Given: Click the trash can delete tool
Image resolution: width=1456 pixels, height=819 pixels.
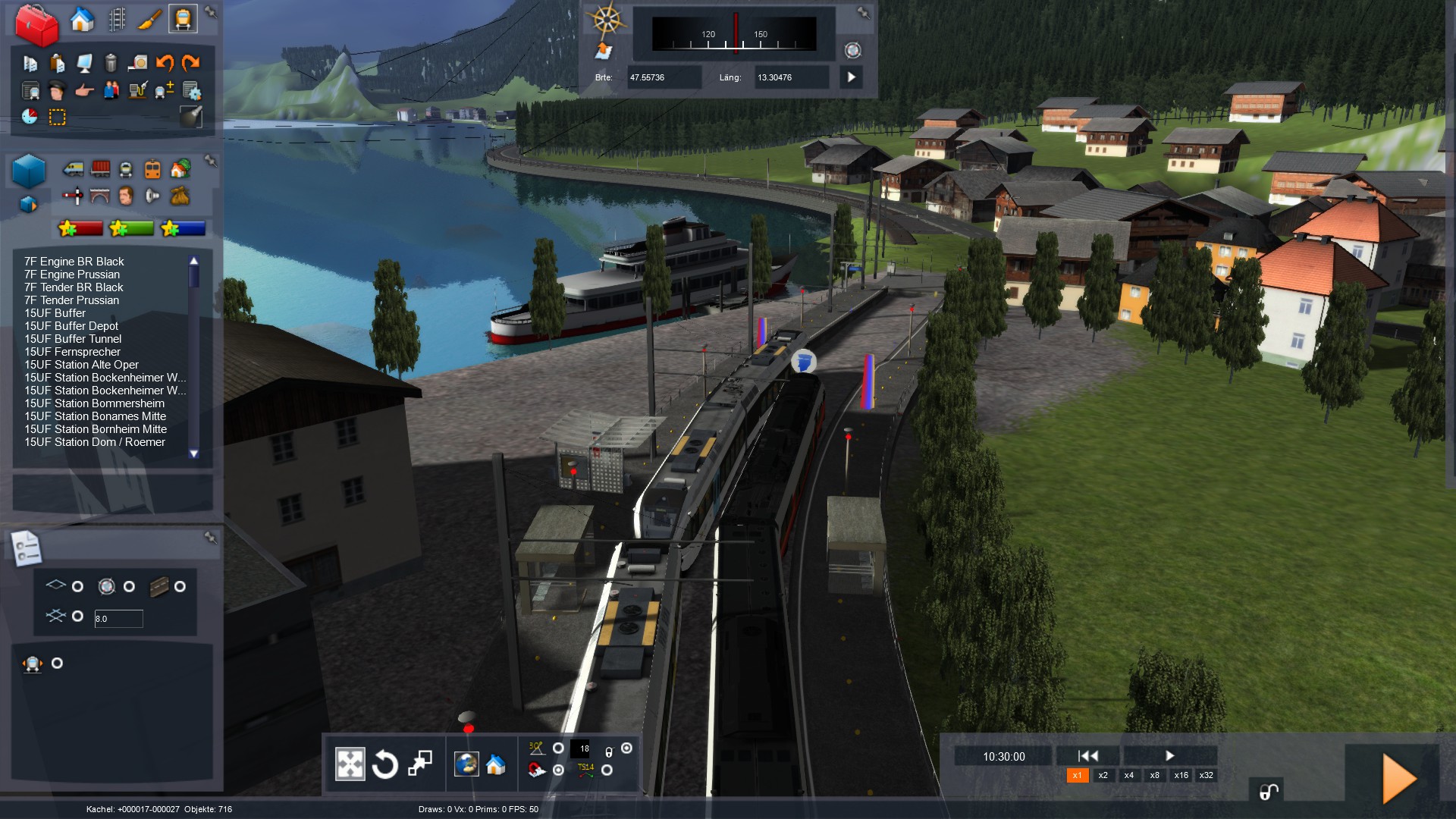Looking at the screenshot, I should [111, 63].
